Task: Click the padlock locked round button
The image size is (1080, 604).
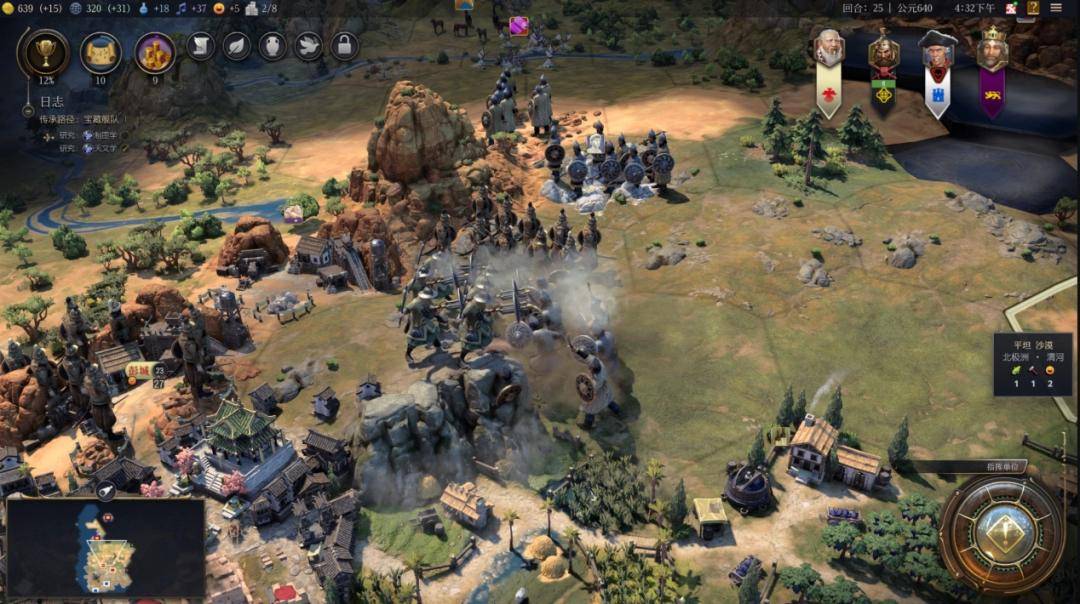Action: click(344, 46)
